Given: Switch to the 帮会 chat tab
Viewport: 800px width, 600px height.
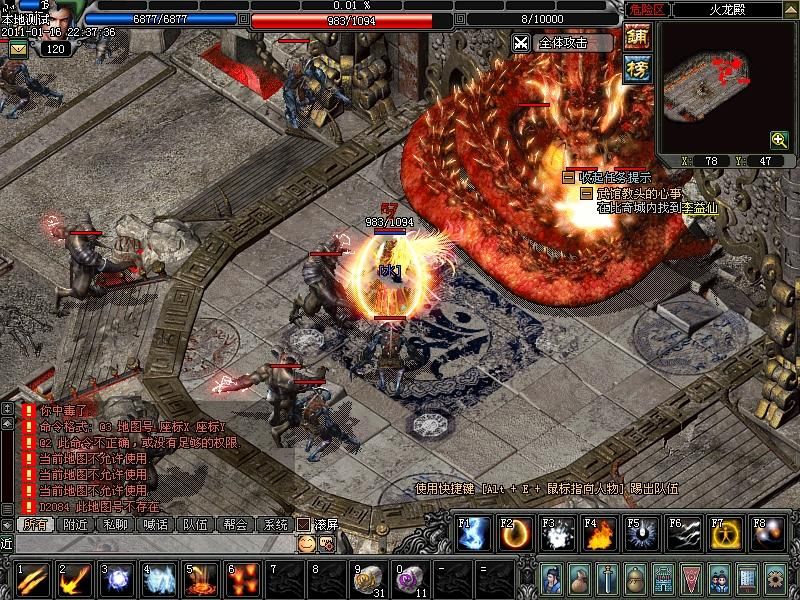Looking at the screenshot, I should pyautogui.click(x=236, y=524).
